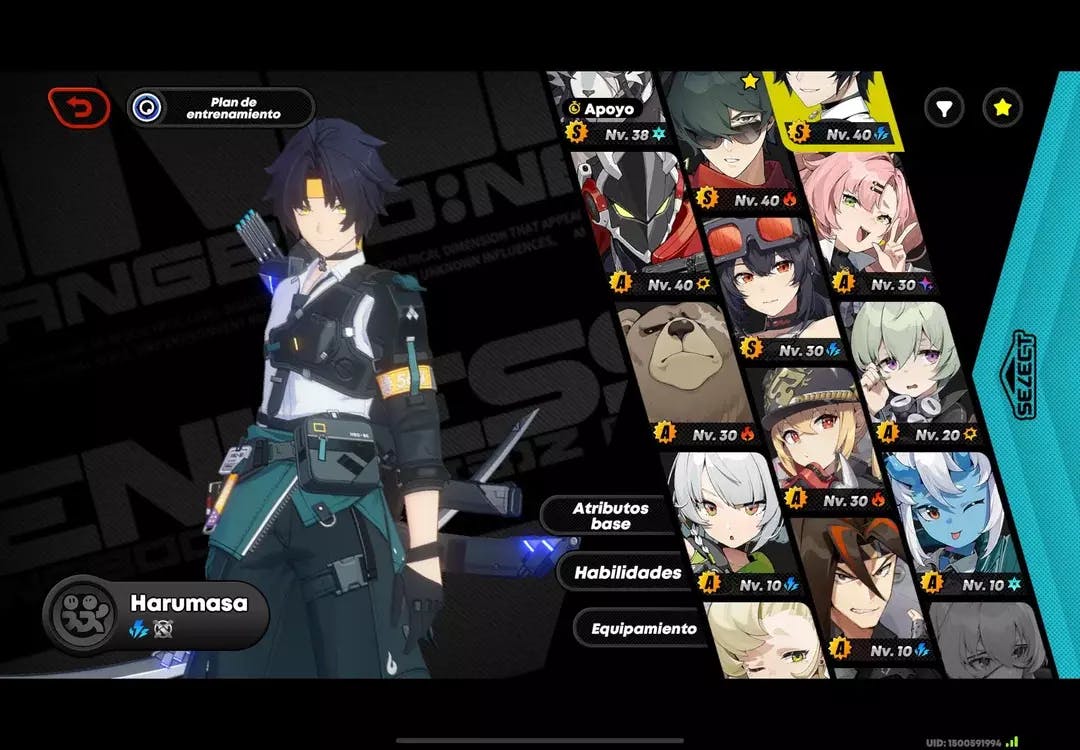The width and height of the screenshot is (1080, 750).
Task: Open the character filter funnel icon
Action: coord(943,107)
